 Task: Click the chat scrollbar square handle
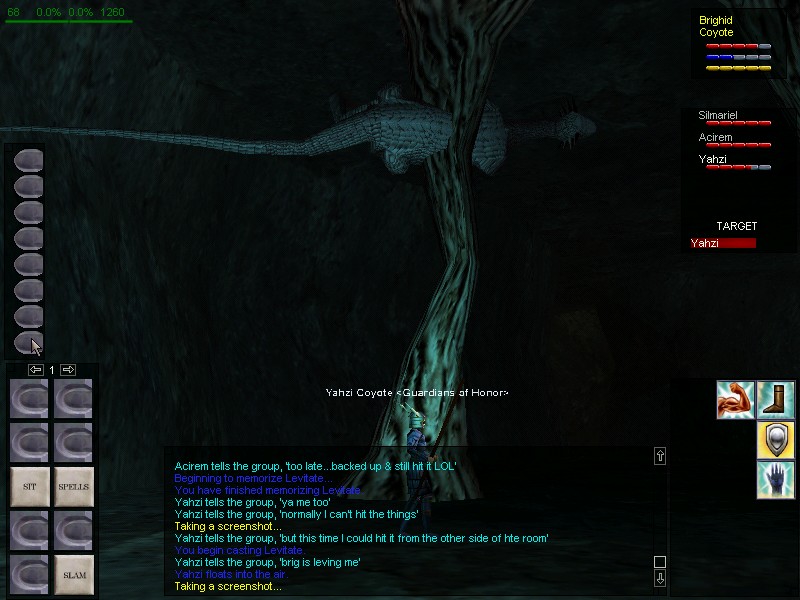[x=659, y=562]
